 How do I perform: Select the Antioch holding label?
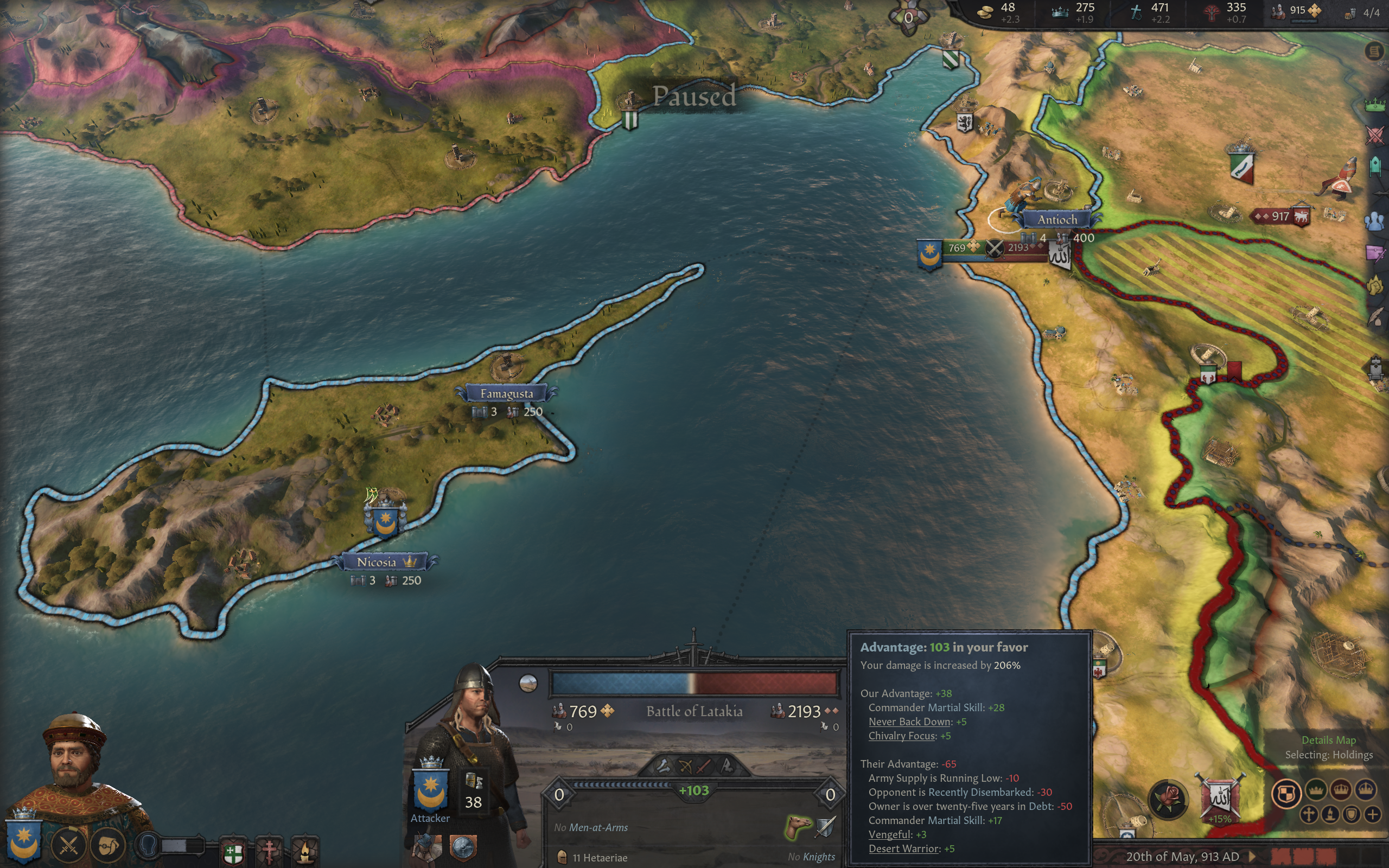[x=1057, y=219]
